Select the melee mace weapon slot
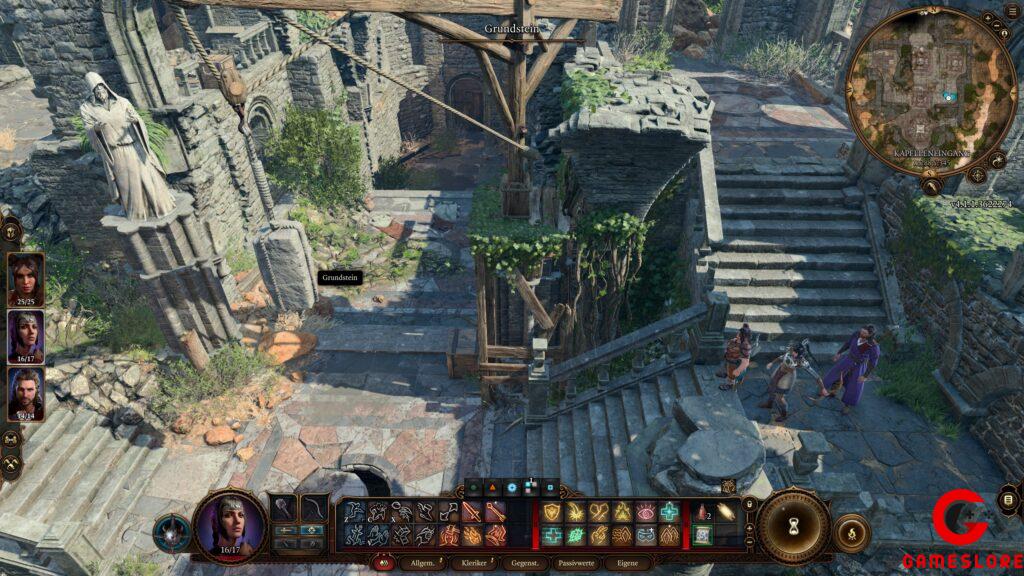Image resolution: width=1024 pixels, height=576 pixels. pos(284,507)
